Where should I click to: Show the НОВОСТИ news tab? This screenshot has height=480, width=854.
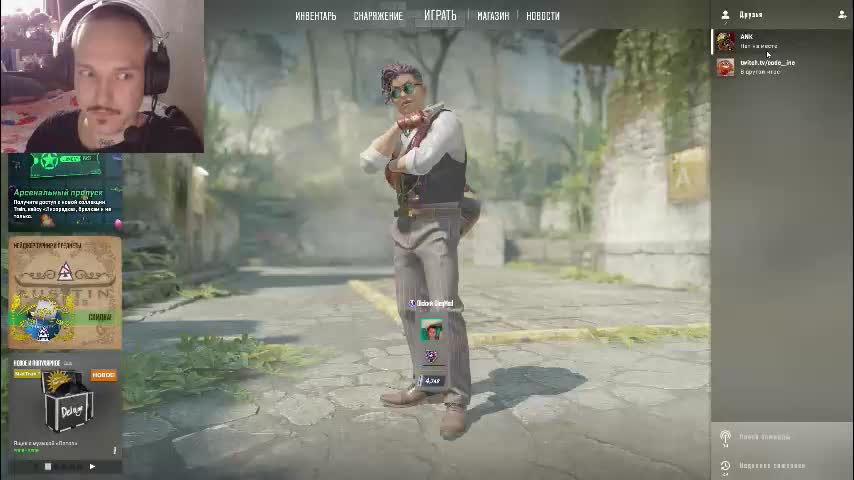(x=543, y=16)
